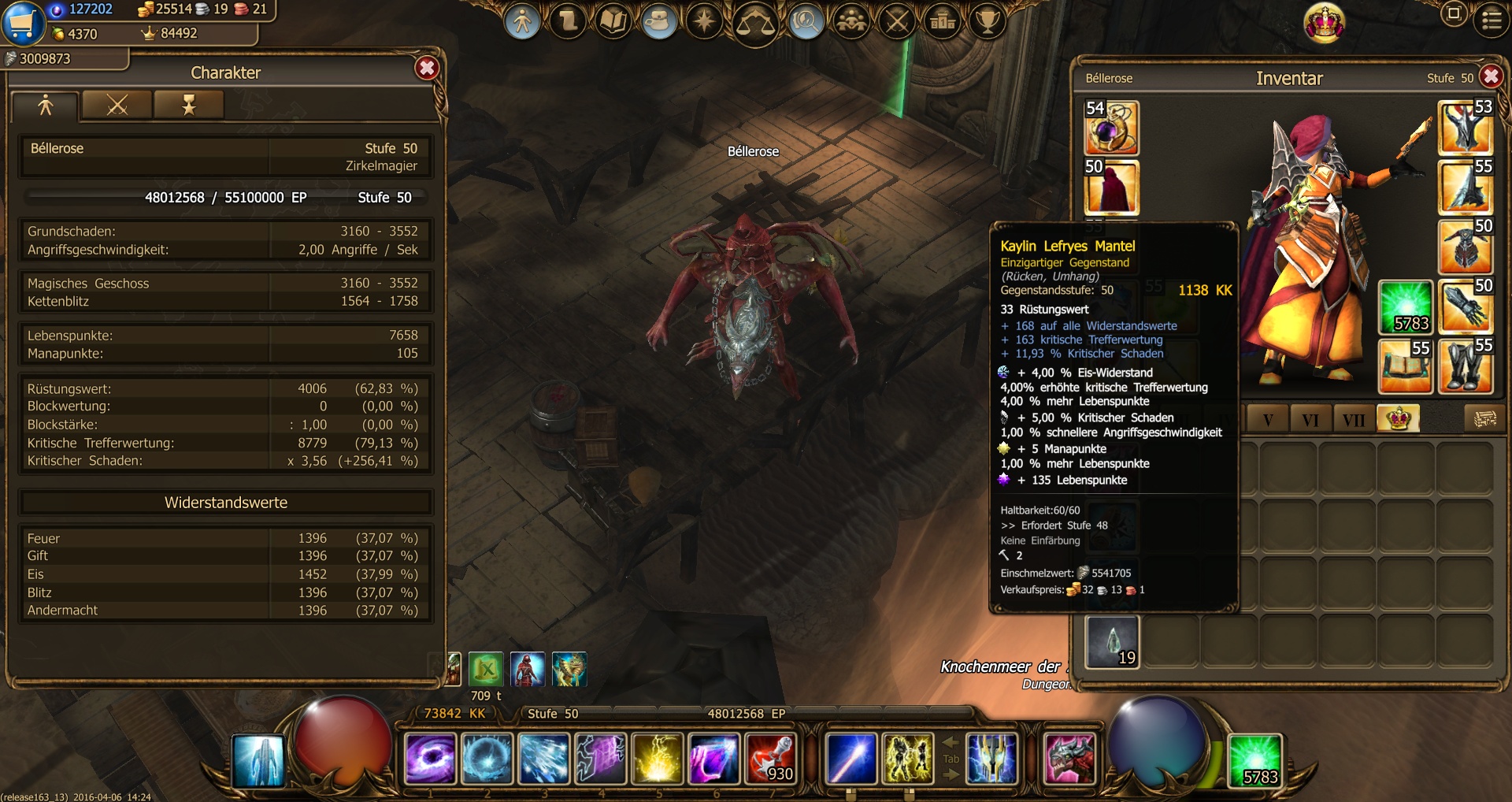Open the trophy tab in Charakter panel
This screenshot has height=802, width=1512.
coord(189,105)
